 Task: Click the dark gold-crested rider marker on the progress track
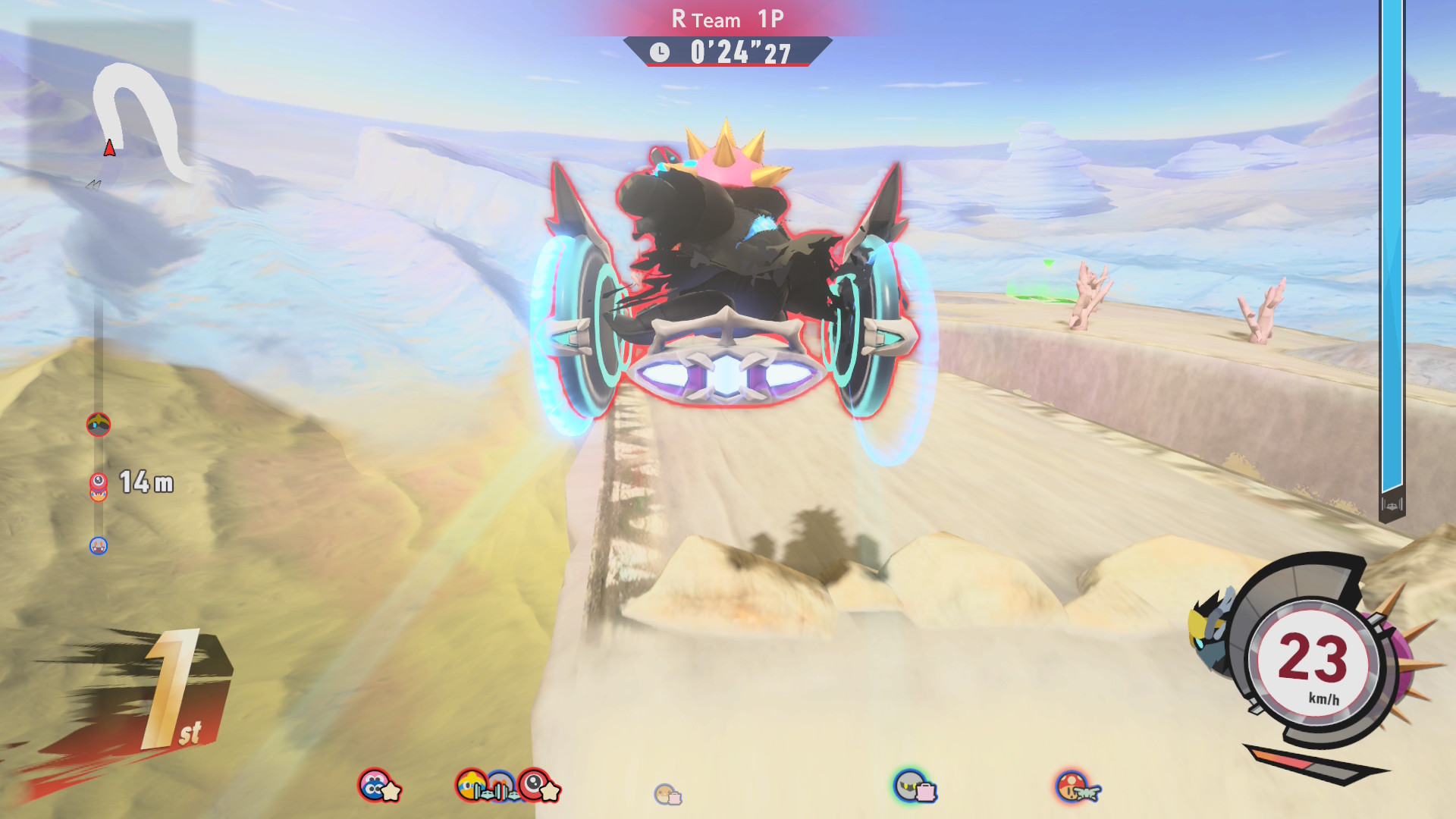tap(99, 425)
